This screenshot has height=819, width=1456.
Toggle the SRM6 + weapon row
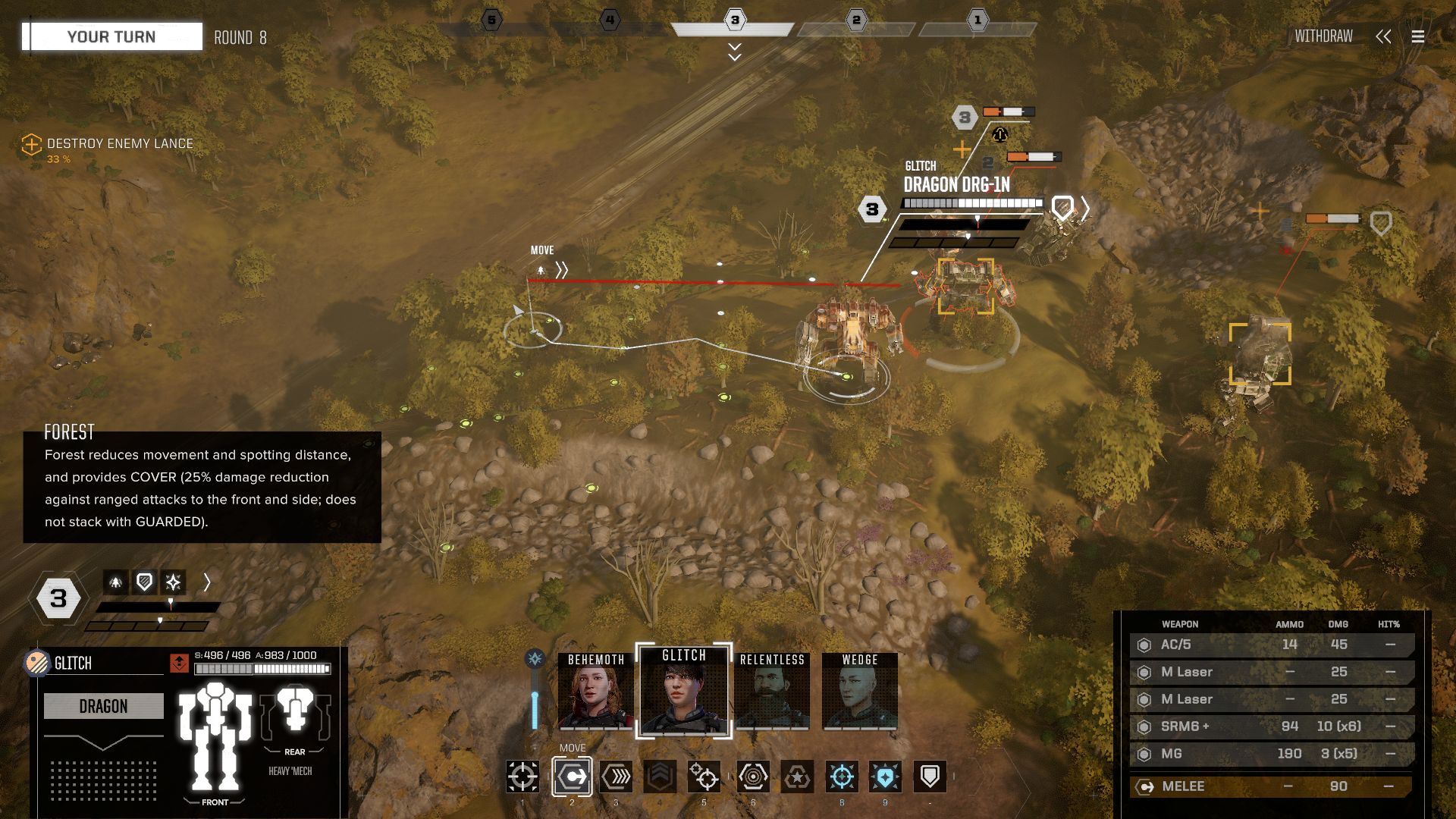coord(1271,726)
